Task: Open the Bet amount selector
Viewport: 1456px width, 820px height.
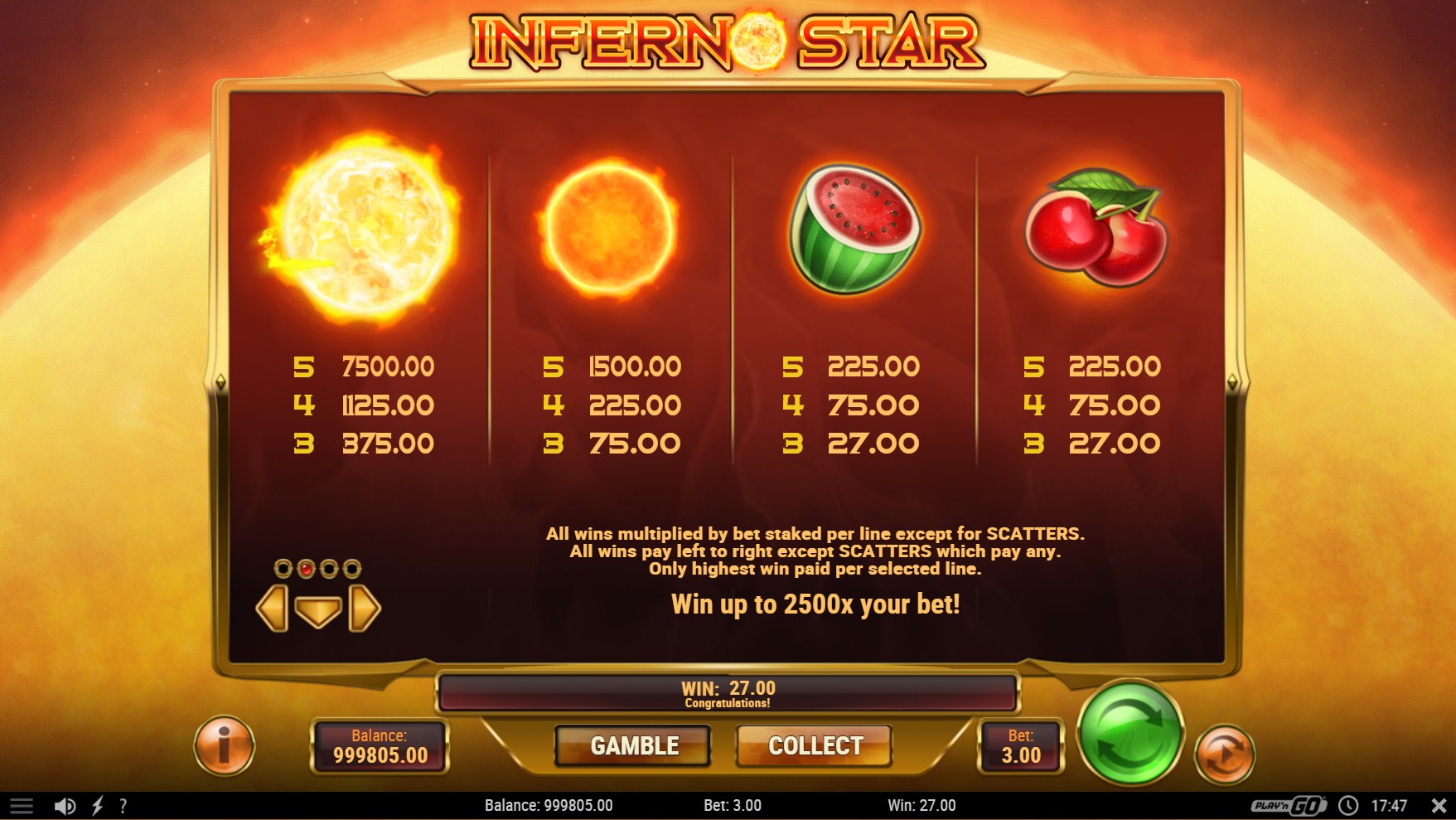Action: tap(1020, 746)
